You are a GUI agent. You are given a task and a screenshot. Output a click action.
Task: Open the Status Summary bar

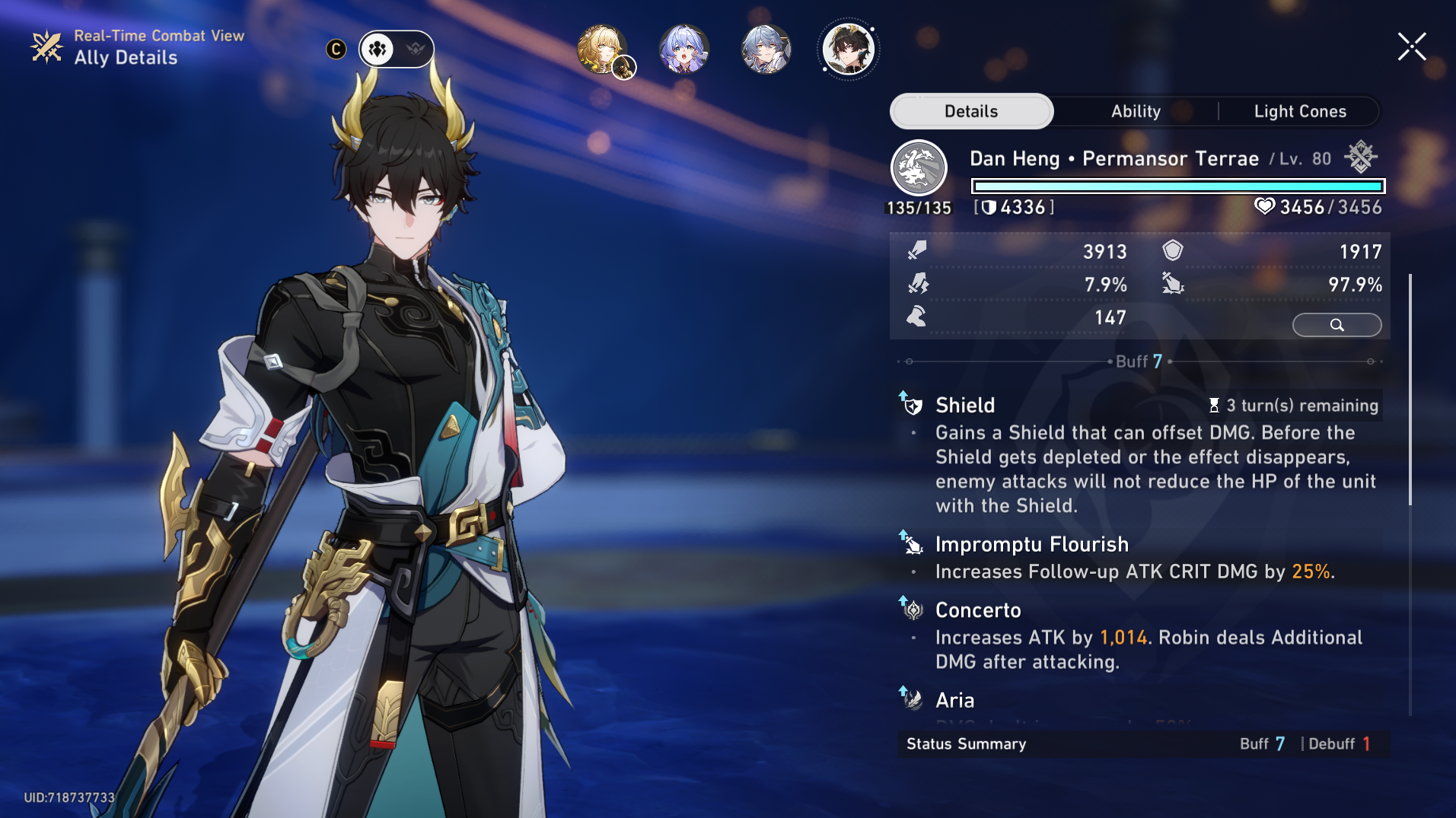pos(1143,744)
